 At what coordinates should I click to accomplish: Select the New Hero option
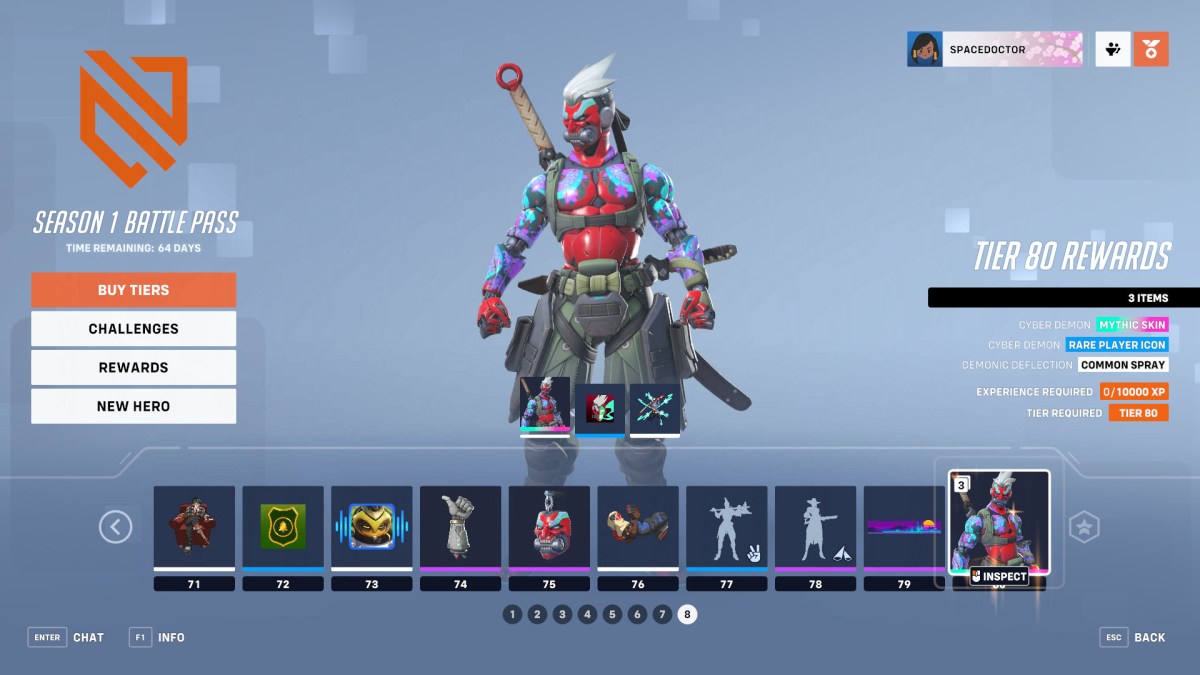click(133, 406)
